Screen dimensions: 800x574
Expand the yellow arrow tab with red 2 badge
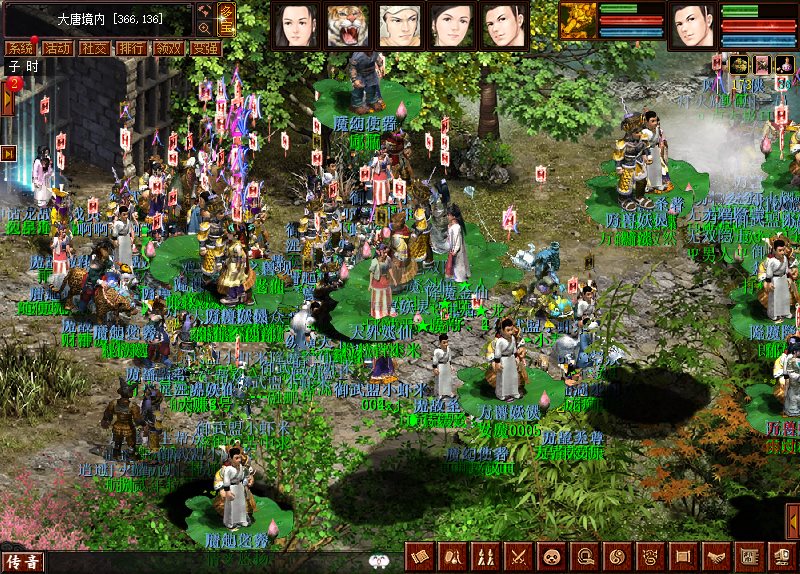click(x=7, y=99)
